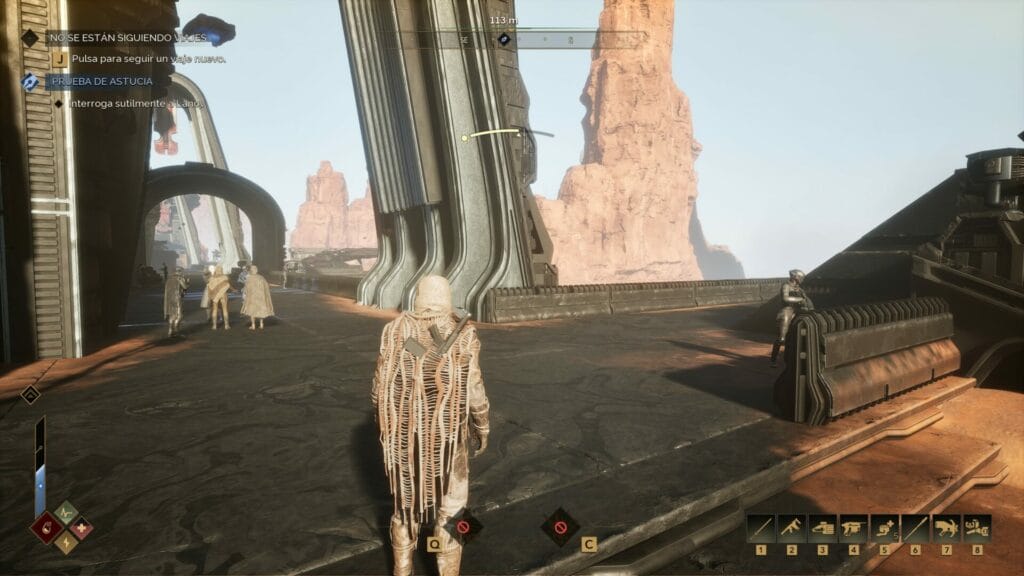Click the disabled ability diamond labeled C
Screen dimensions: 1024x576
click(560, 525)
